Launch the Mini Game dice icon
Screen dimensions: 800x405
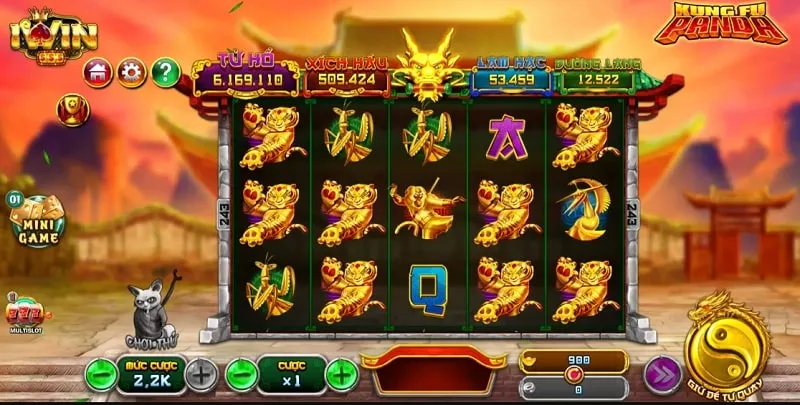[x=37, y=219]
